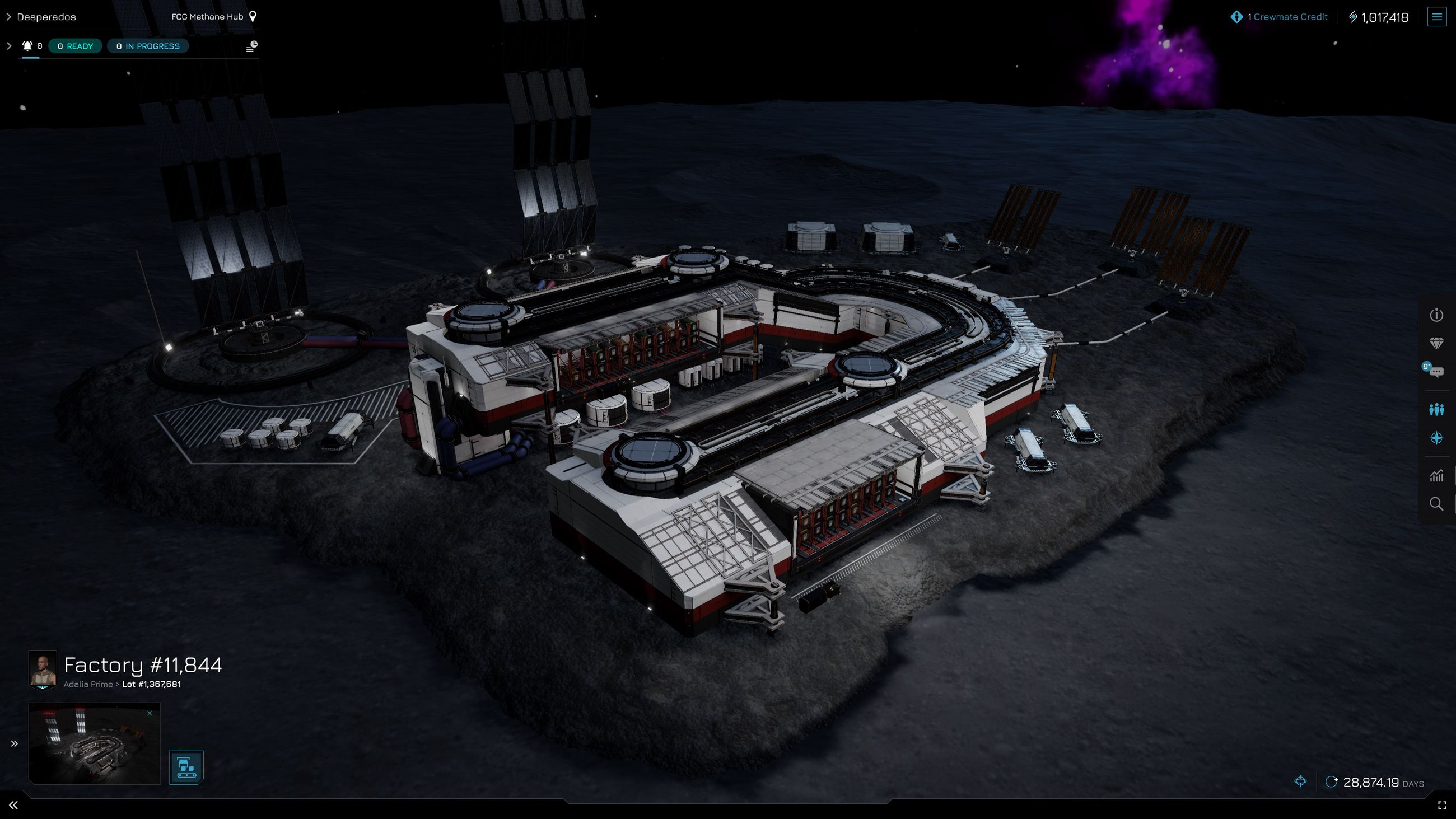Follow the Lot #1,367,681 link

(x=150, y=684)
